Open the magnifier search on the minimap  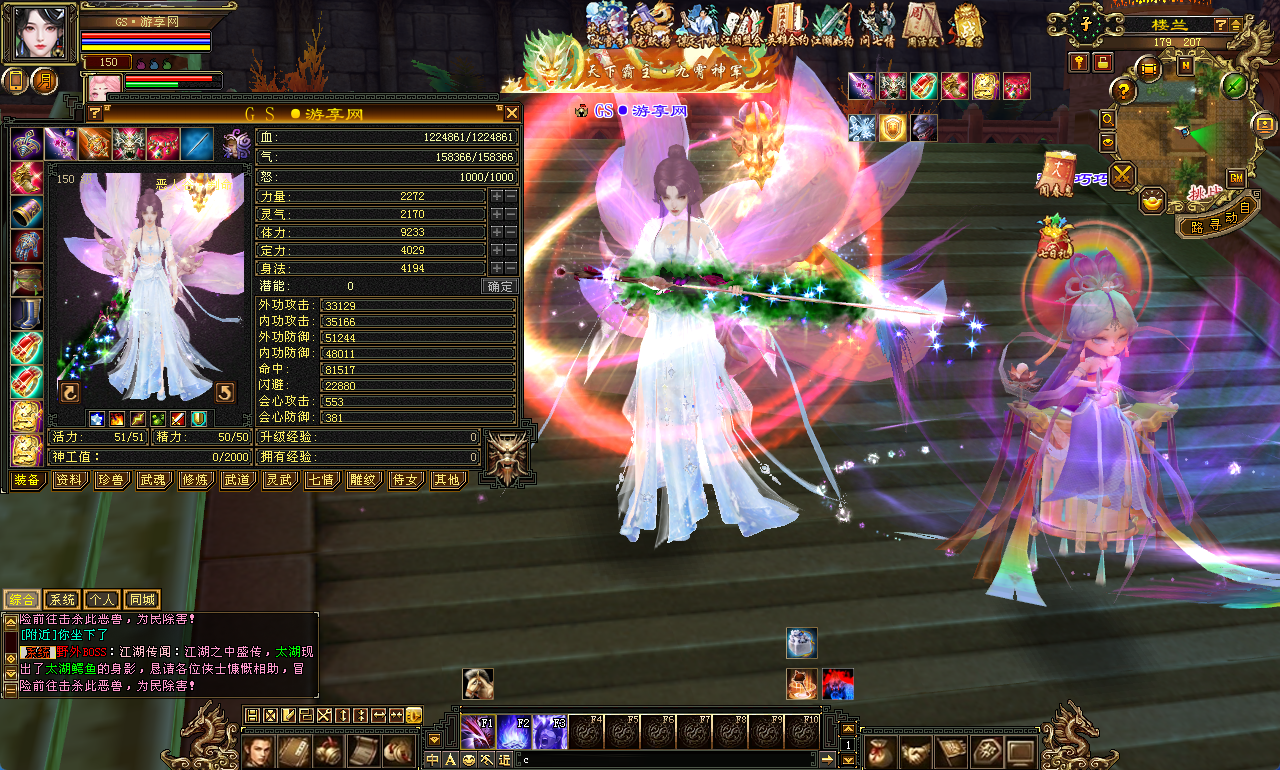(x=1108, y=118)
